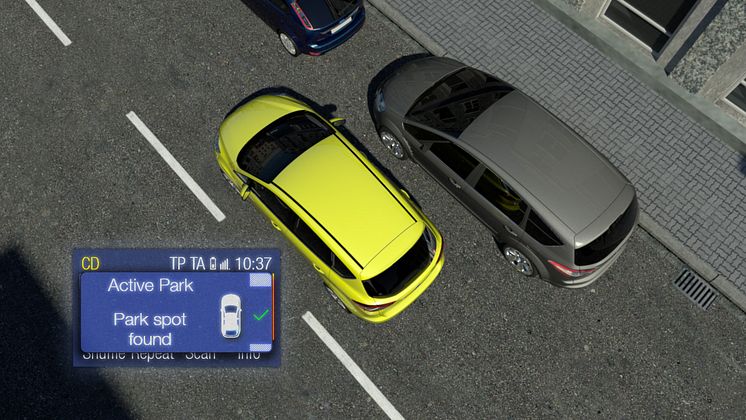746x420 pixels.
Task: Click the 'Park spot found' message
Action: tap(152, 326)
